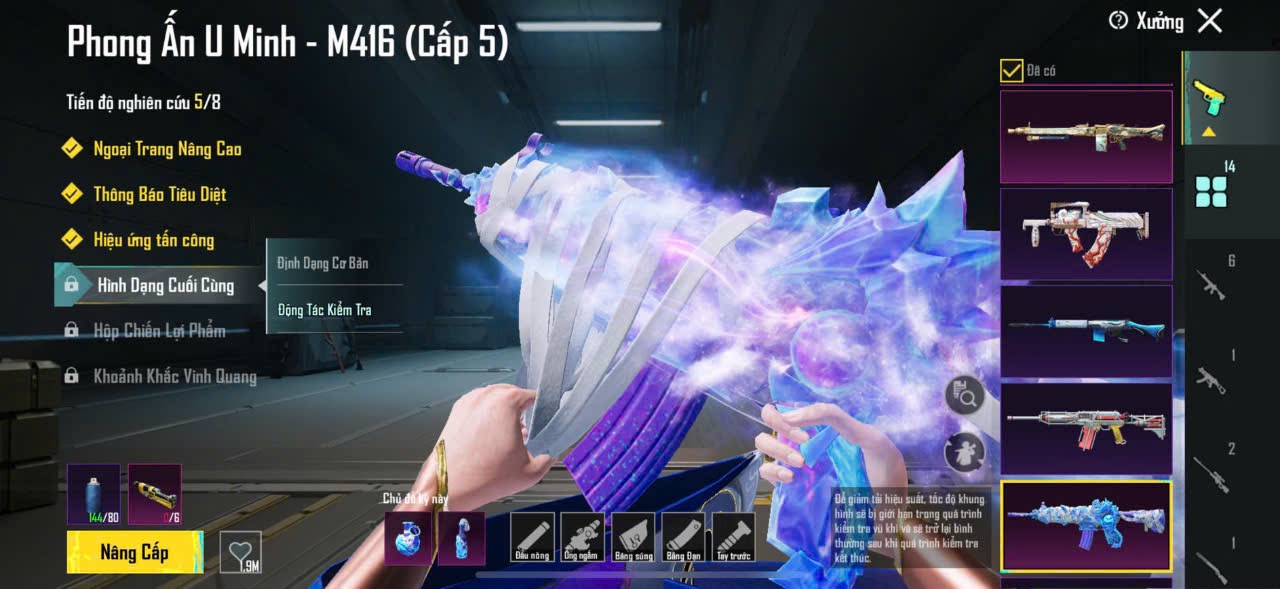This screenshot has height=589, width=1280.
Task: Switch to the four-squares category tab
Action: [1211, 190]
